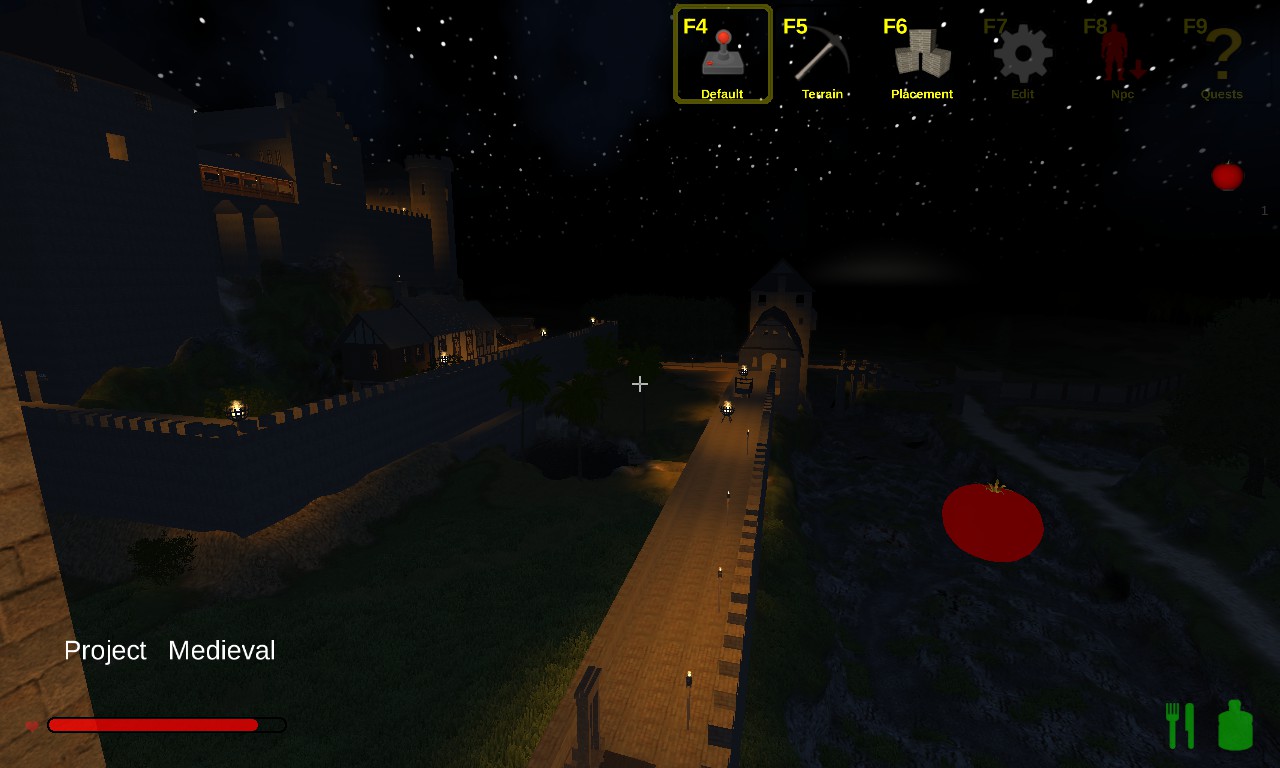This screenshot has width=1280, height=768.
Task: Click the green water jug thirst icon
Action: click(x=1235, y=725)
